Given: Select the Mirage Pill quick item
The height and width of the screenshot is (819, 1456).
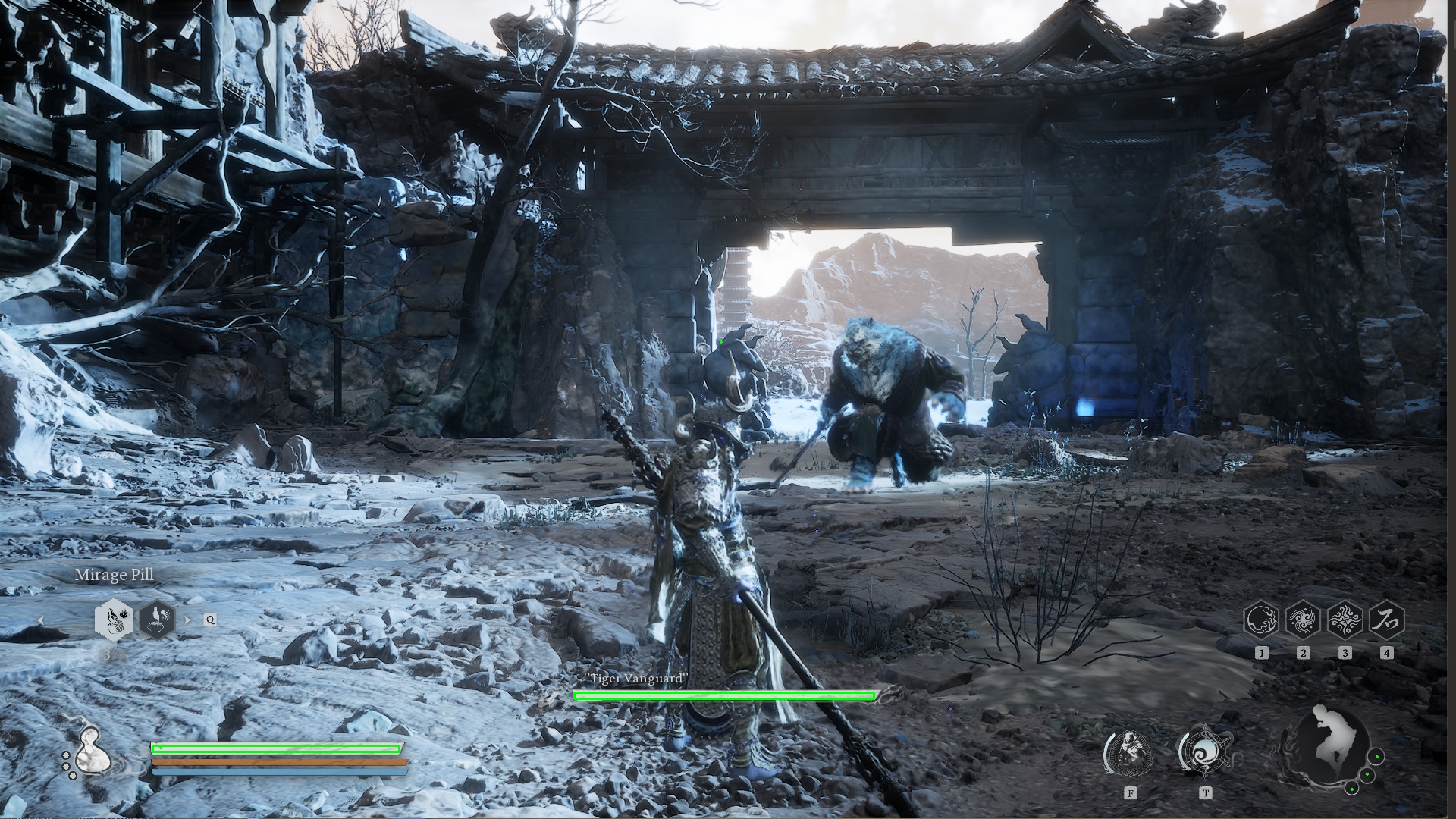Looking at the screenshot, I should click(115, 620).
